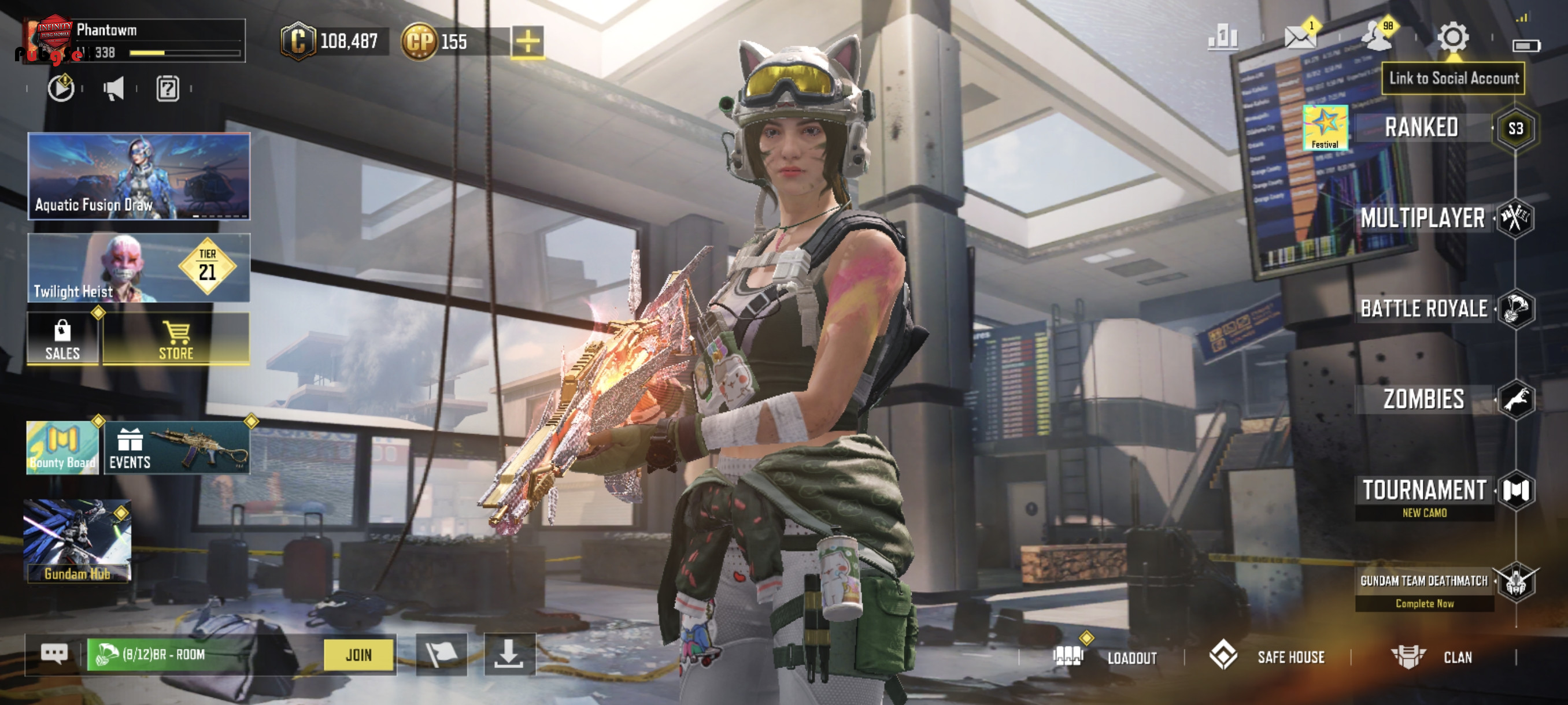View the Gundam Hub banner

(77, 541)
